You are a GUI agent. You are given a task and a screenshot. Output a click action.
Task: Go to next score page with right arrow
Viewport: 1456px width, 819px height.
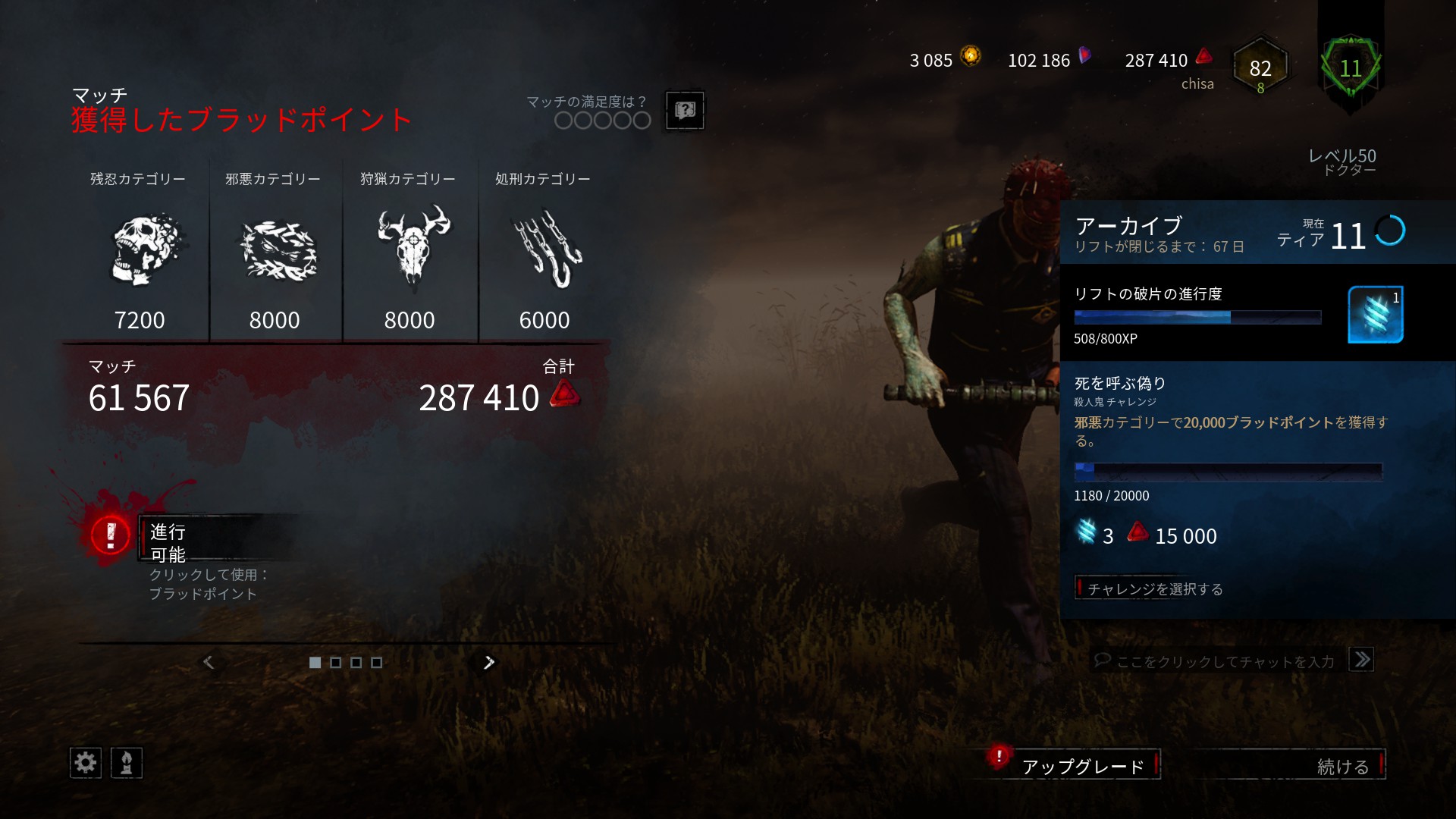488,661
